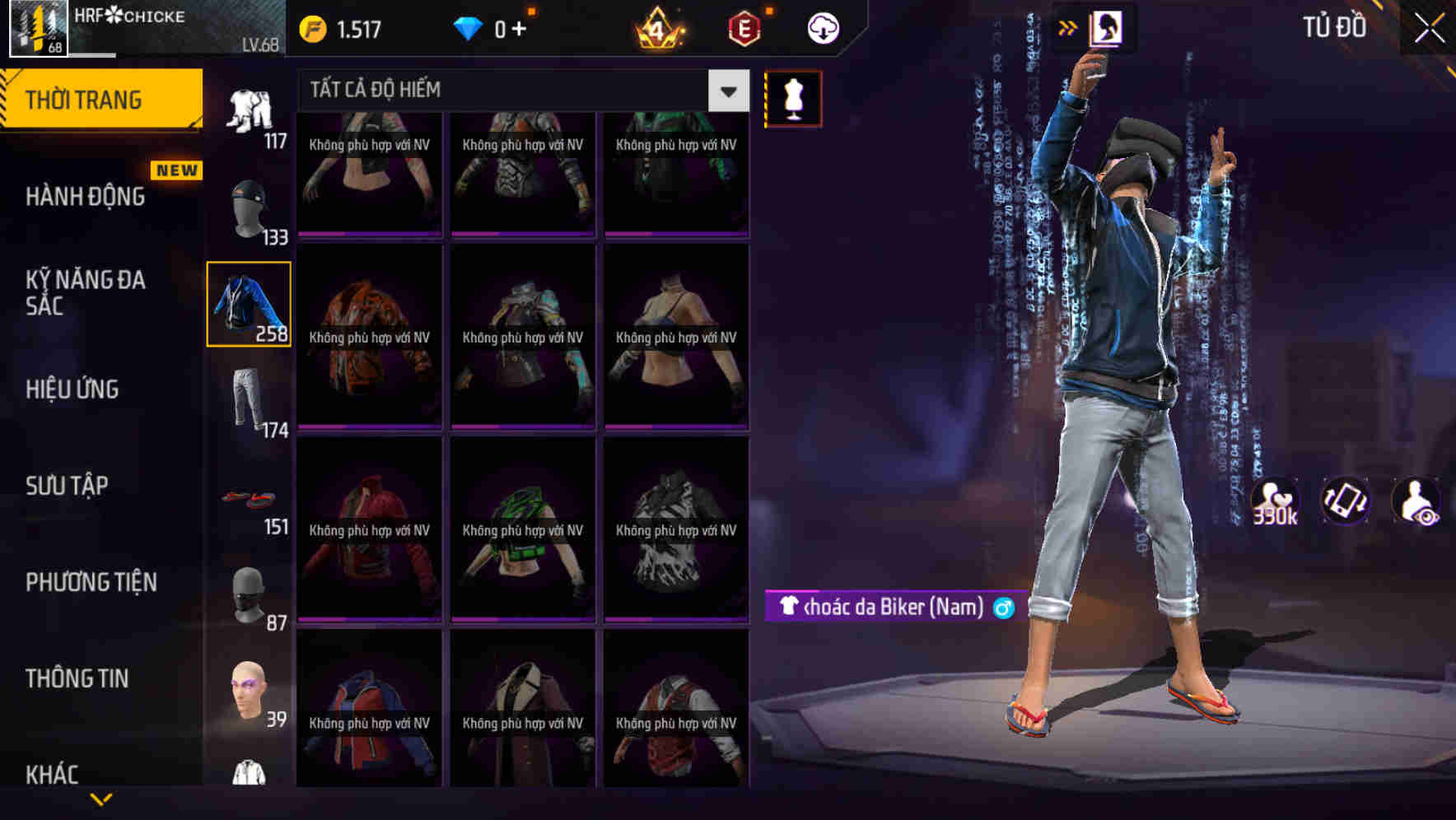Click the red hexagonal E badge

(x=742, y=27)
